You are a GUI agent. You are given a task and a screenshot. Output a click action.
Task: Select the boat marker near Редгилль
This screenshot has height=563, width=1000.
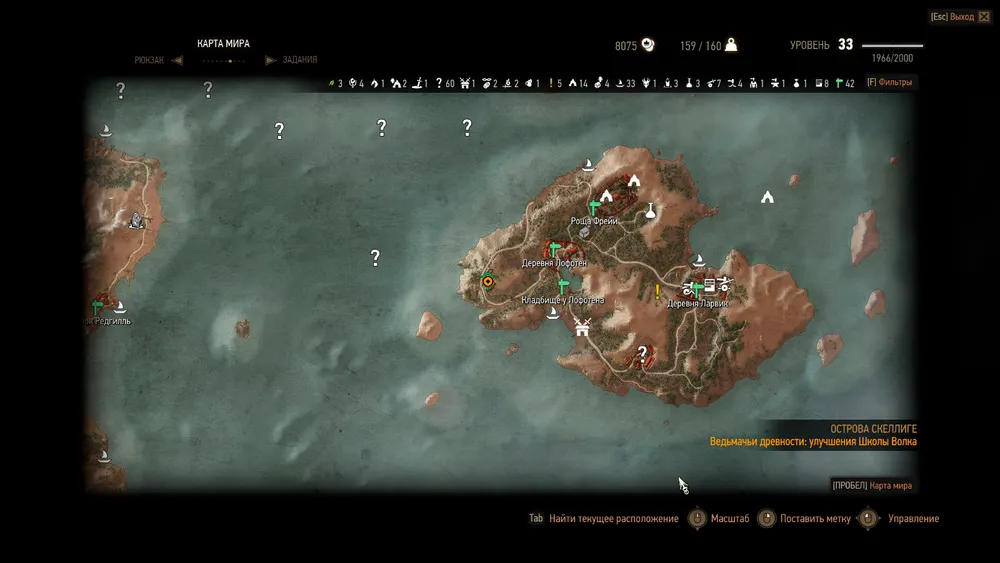119,306
